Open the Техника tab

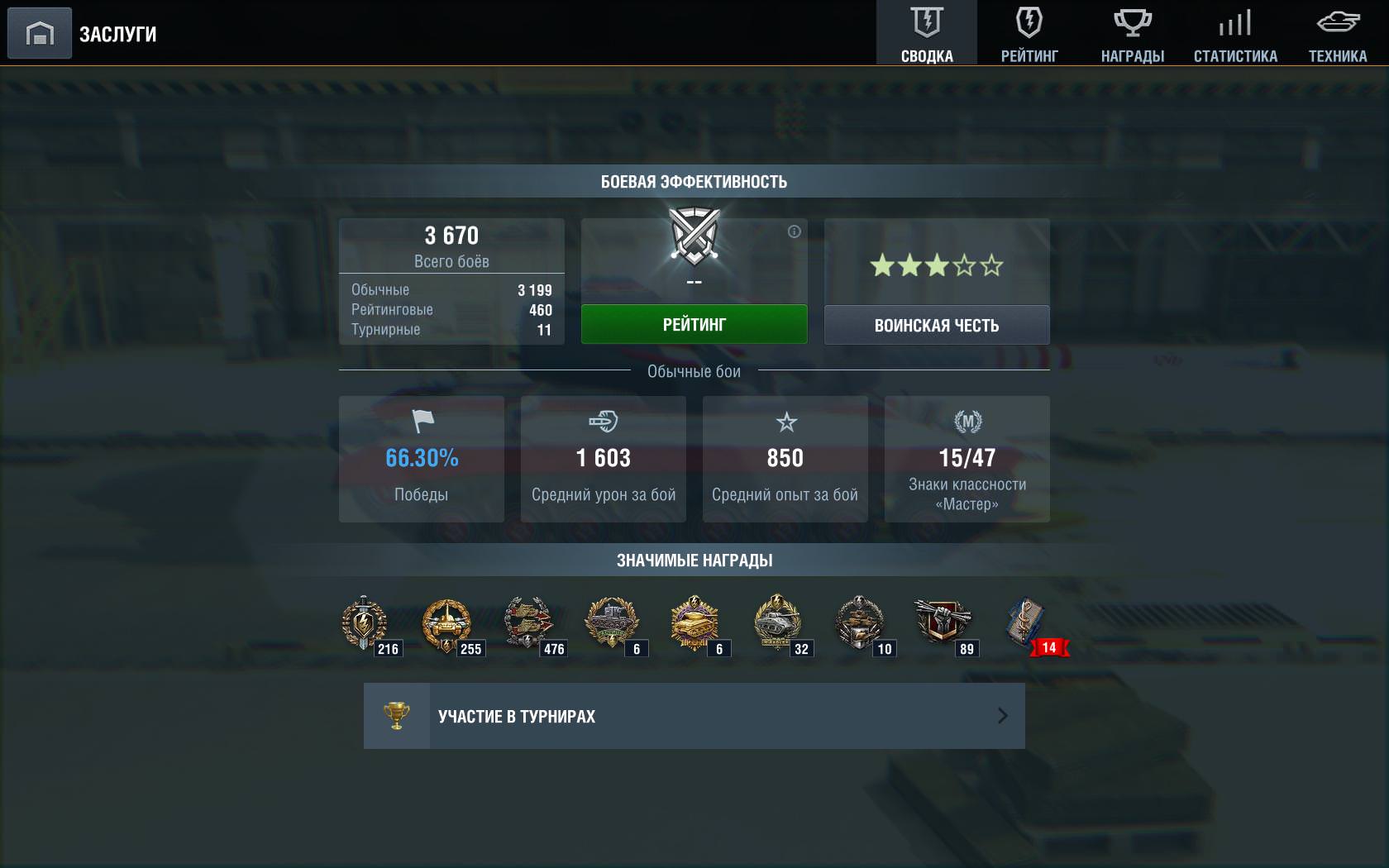(1338, 33)
